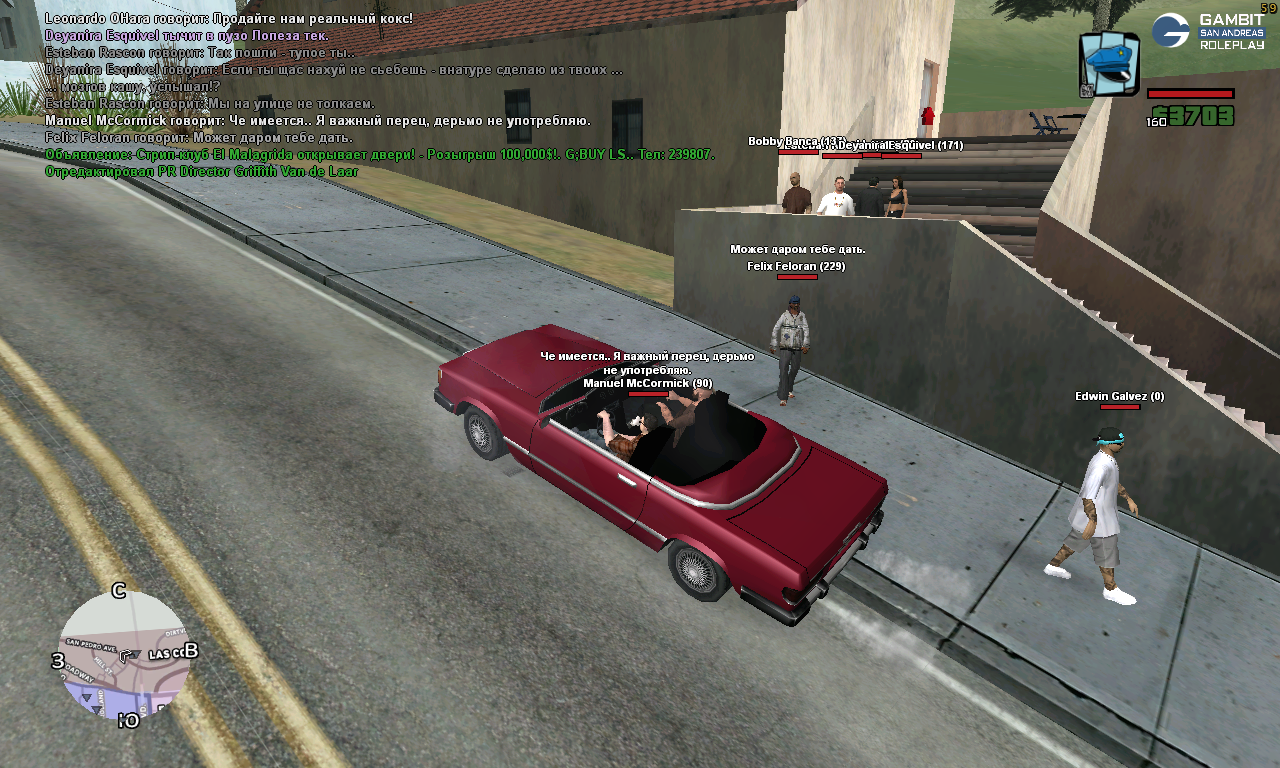Click Leonardo OHara's chat message line
1280x768 pixels.
click(228, 19)
